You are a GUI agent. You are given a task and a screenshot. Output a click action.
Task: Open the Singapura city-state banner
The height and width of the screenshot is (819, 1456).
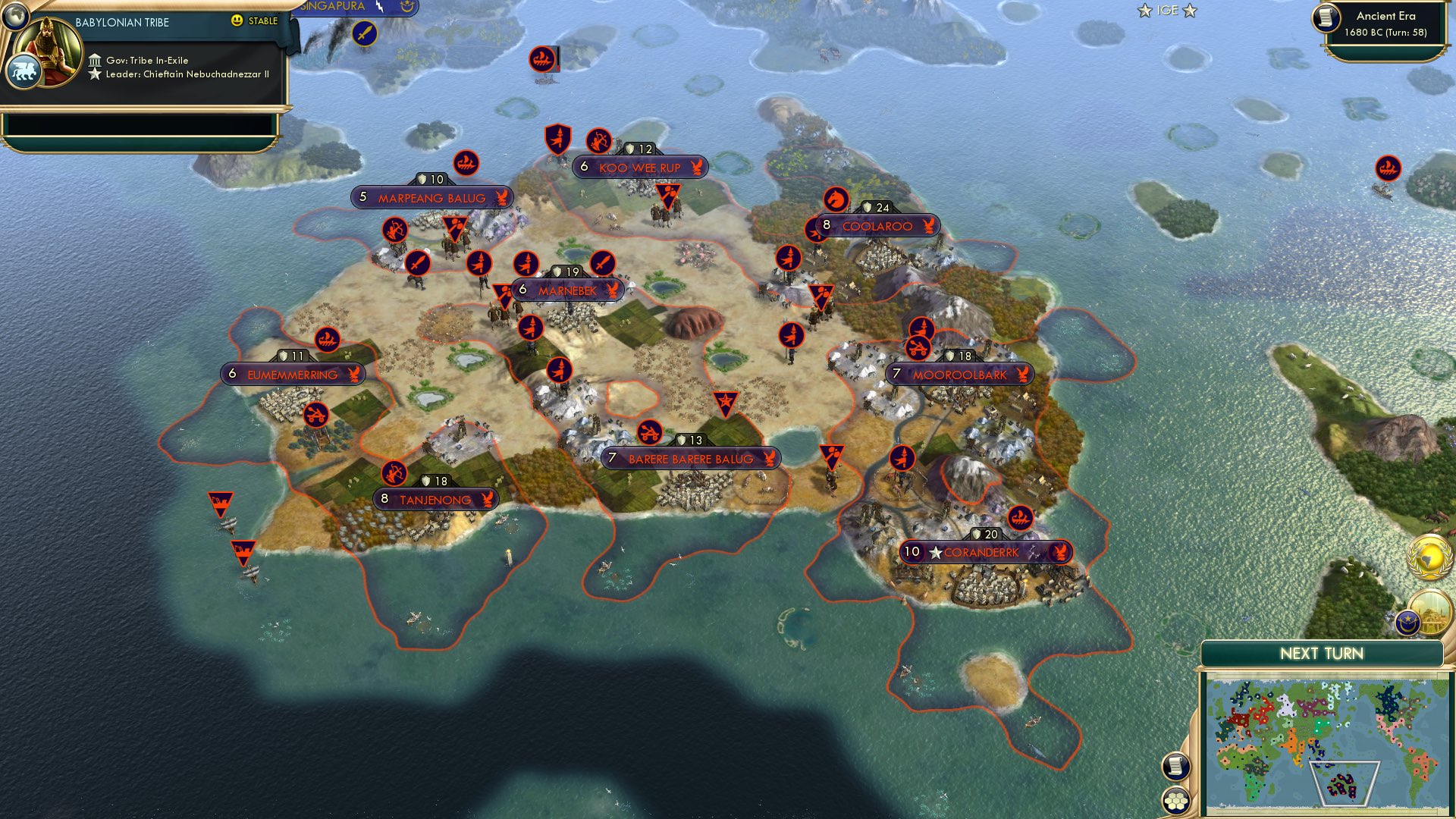tap(331, 6)
